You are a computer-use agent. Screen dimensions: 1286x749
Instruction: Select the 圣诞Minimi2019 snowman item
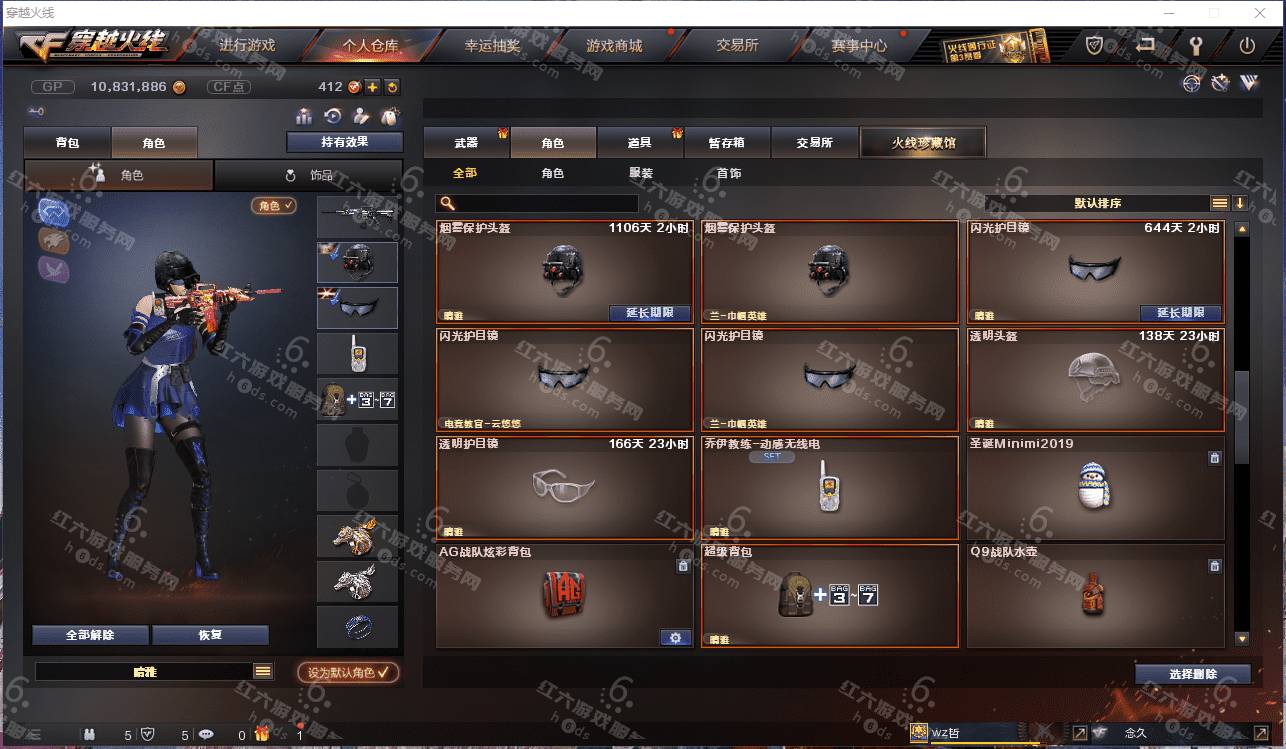coord(1095,486)
